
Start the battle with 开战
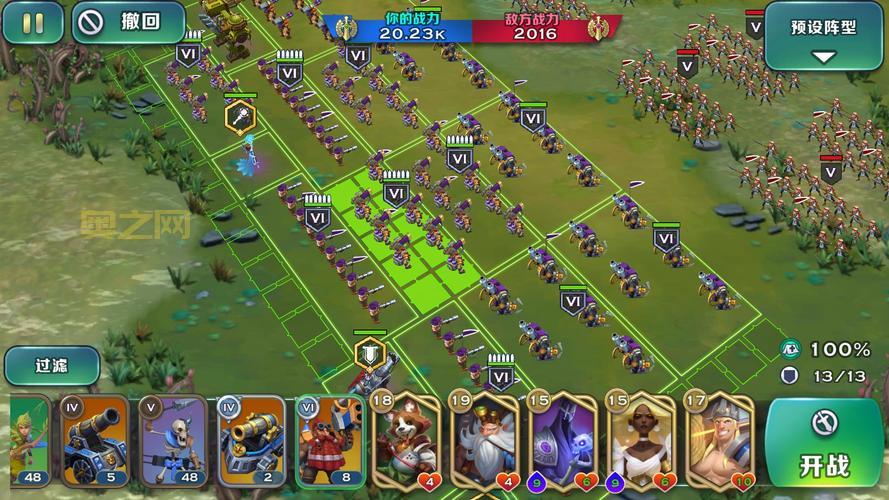click(823, 443)
